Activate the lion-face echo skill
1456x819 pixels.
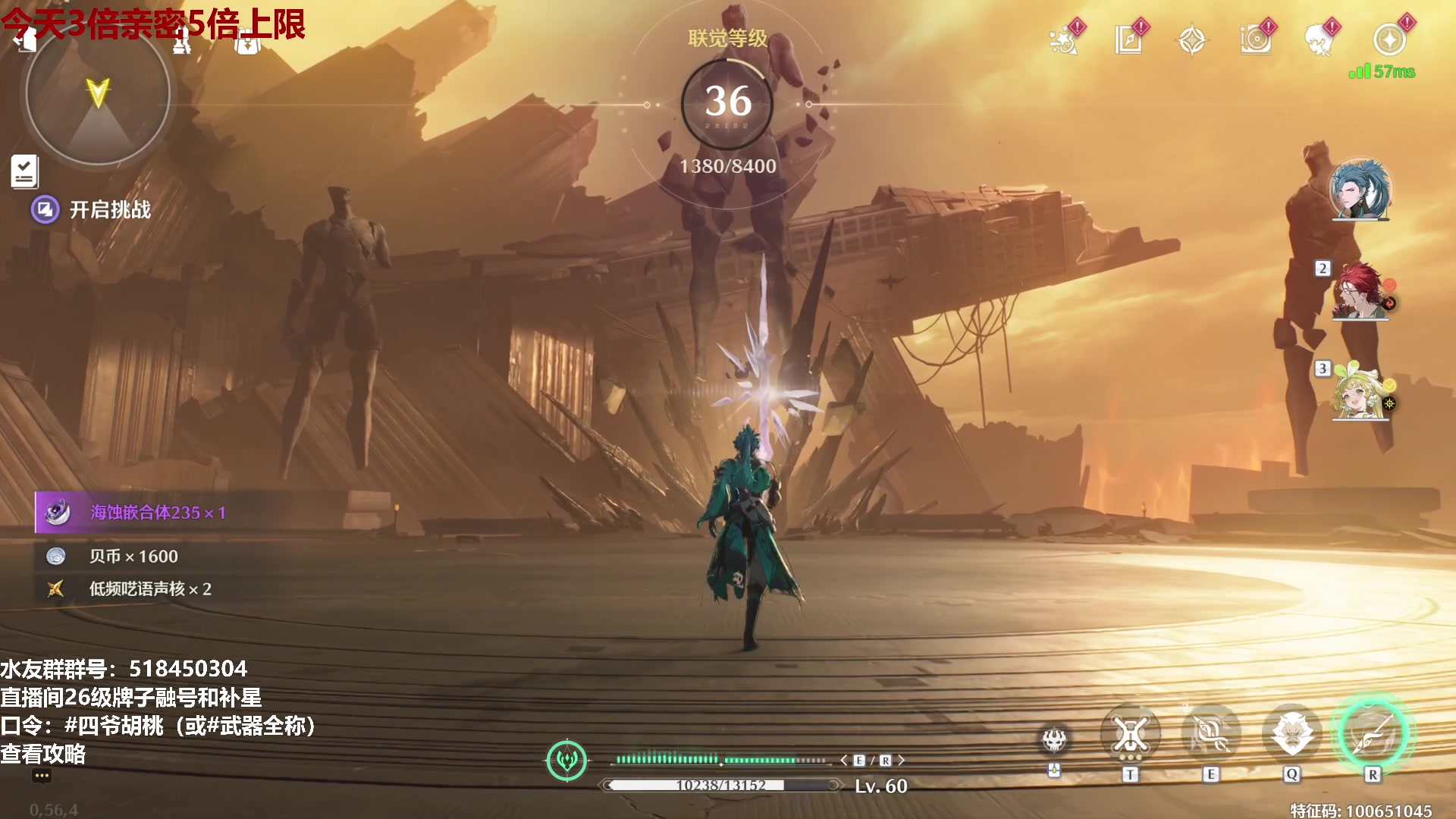point(1291,734)
